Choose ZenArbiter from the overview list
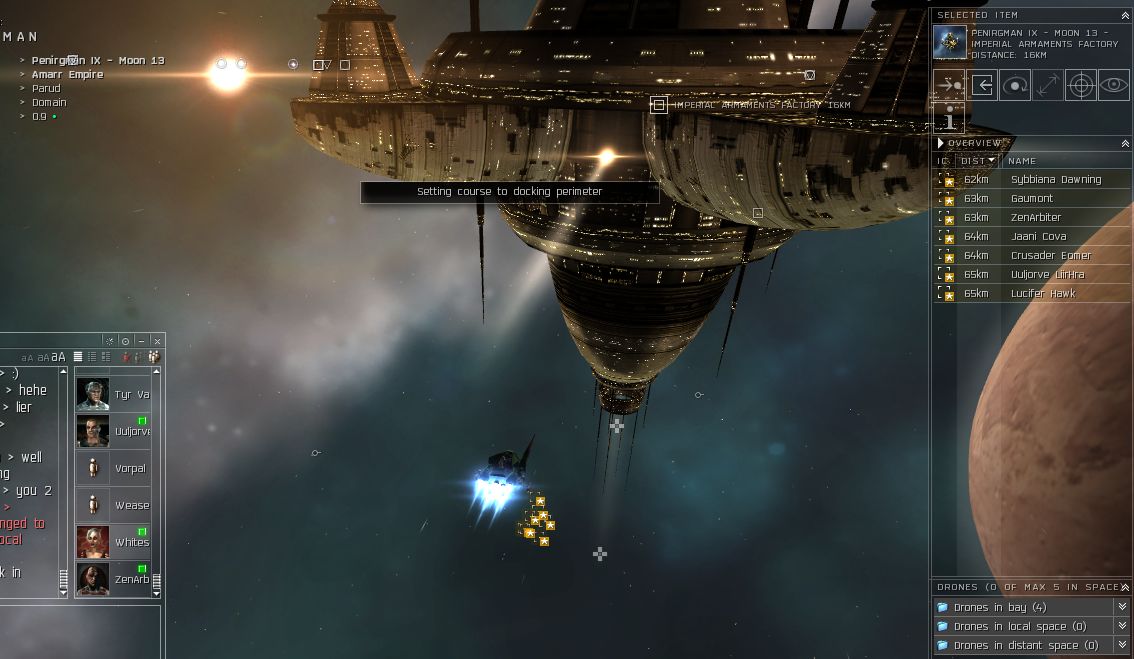The image size is (1134, 659). pyautogui.click(x=1035, y=218)
